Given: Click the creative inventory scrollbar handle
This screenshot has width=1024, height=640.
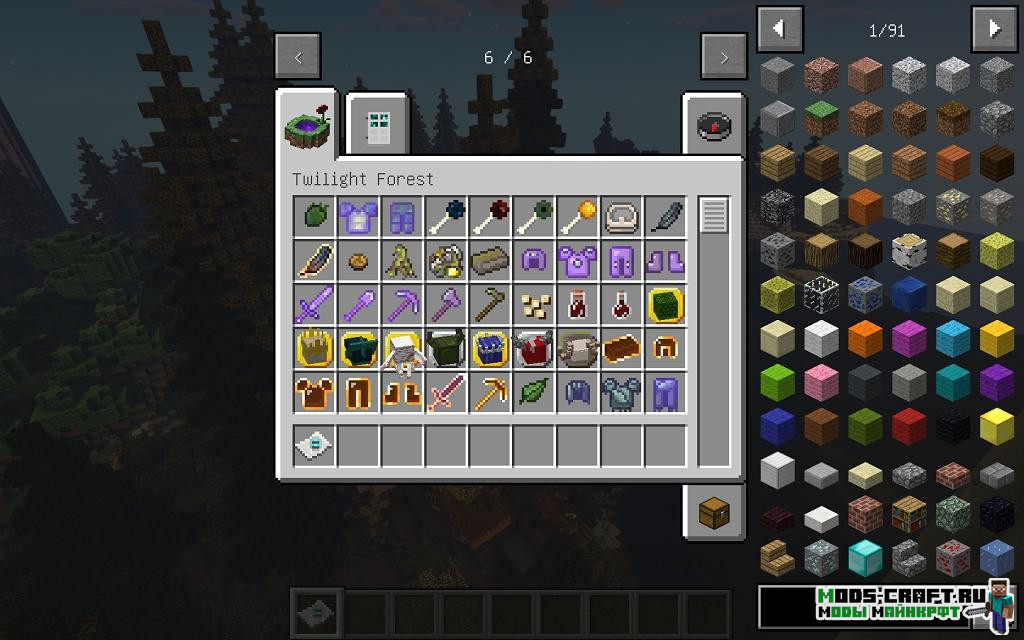Looking at the screenshot, I should pyautogui.click(x=713, y=215).
